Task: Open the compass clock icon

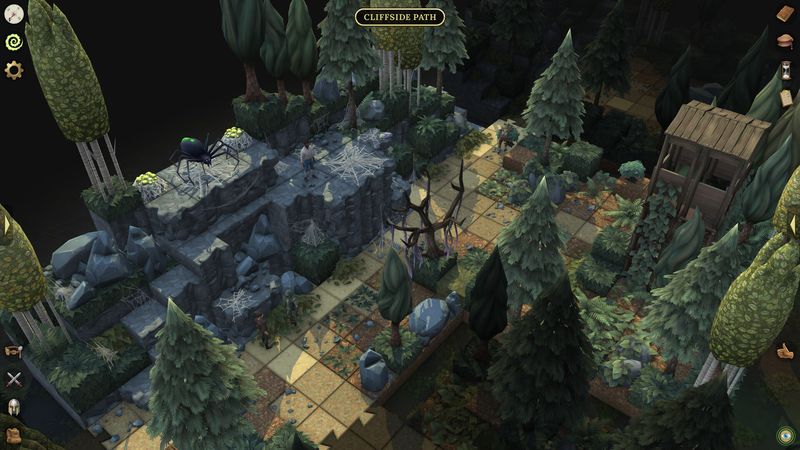Action: [x=14, y=14]
